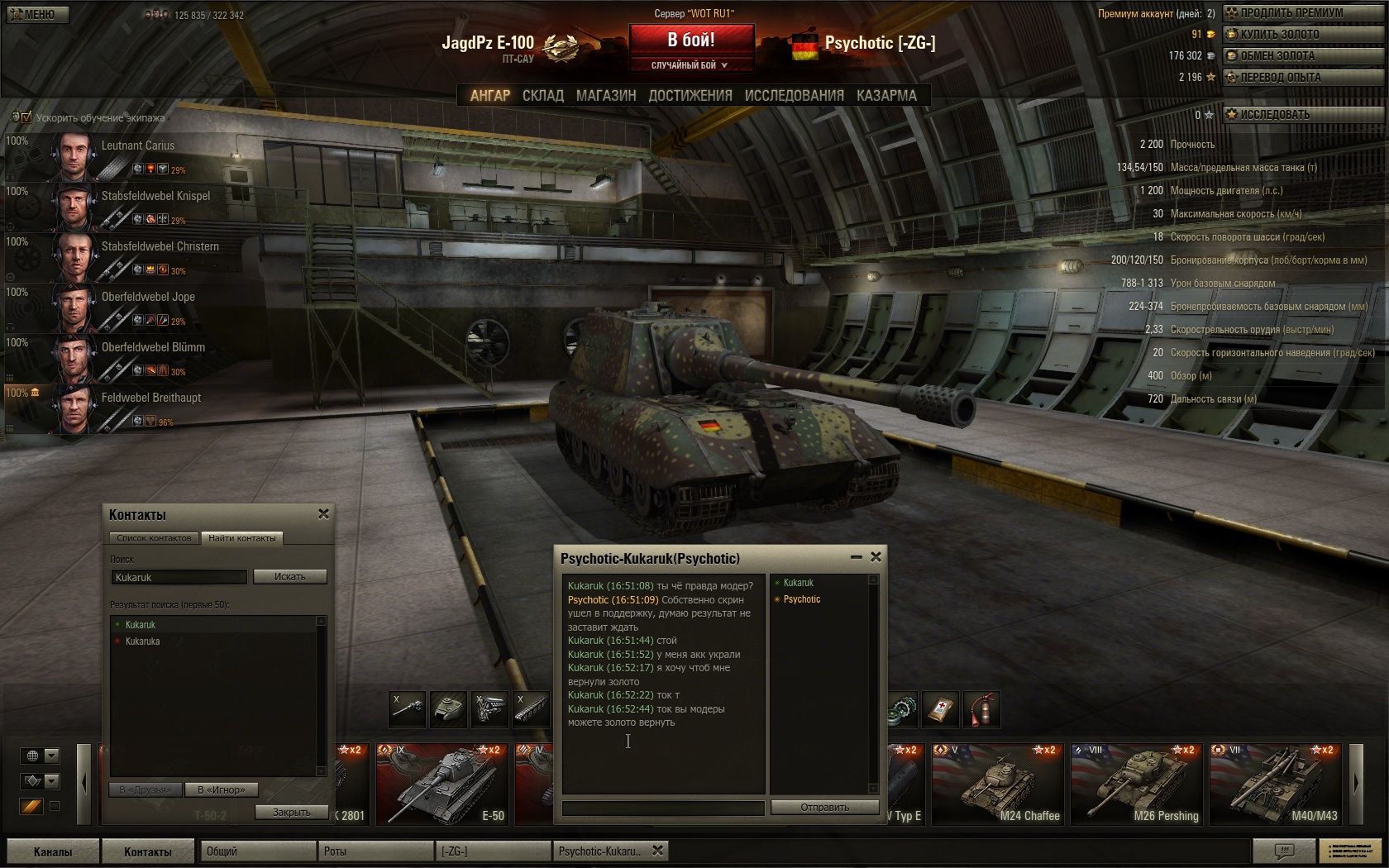Viewport: 1389px width, 868px height.
Task: Click the chat message input field
Action: tap(663, 808)
